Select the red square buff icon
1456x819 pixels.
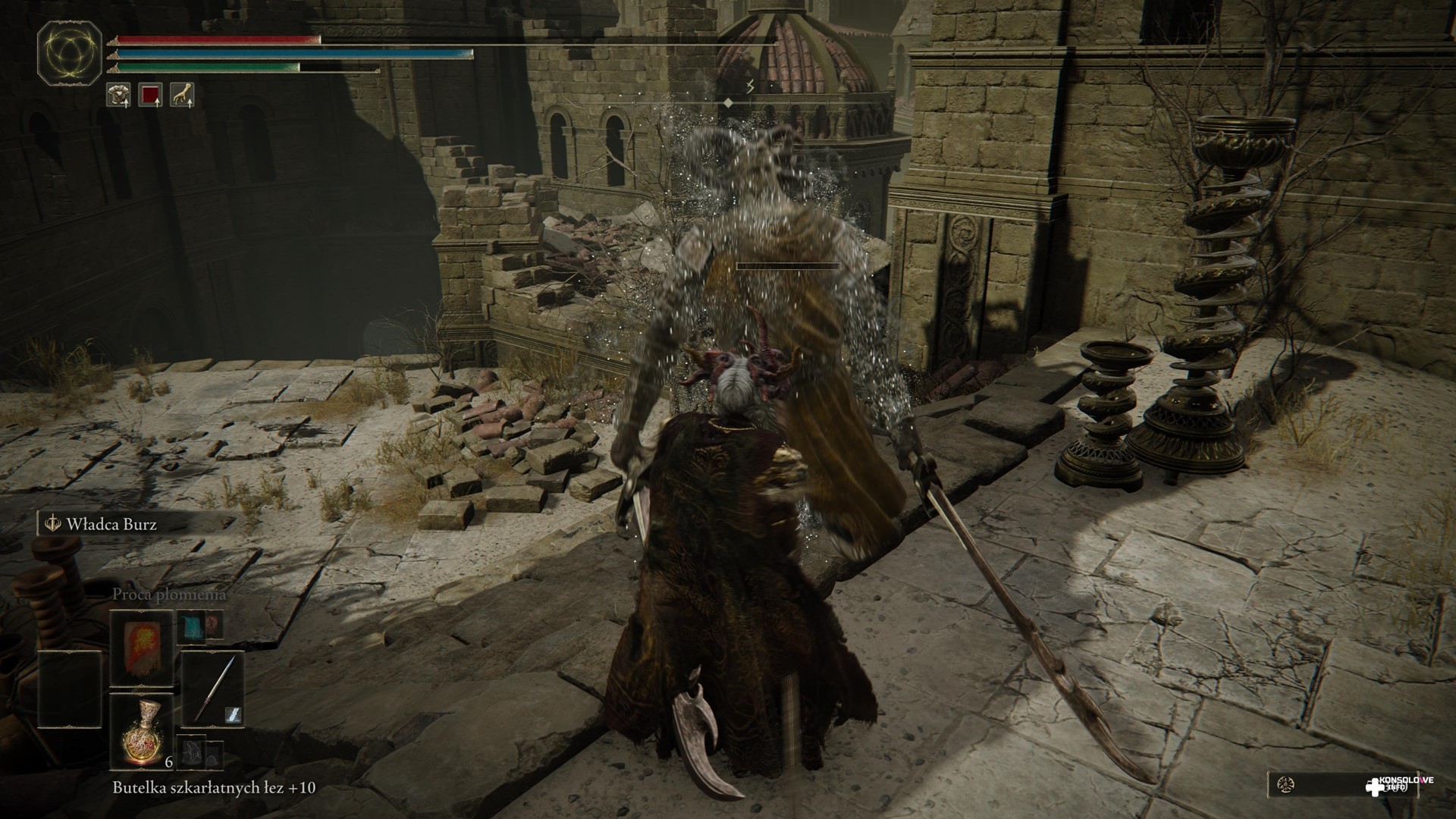click(150, 94)
